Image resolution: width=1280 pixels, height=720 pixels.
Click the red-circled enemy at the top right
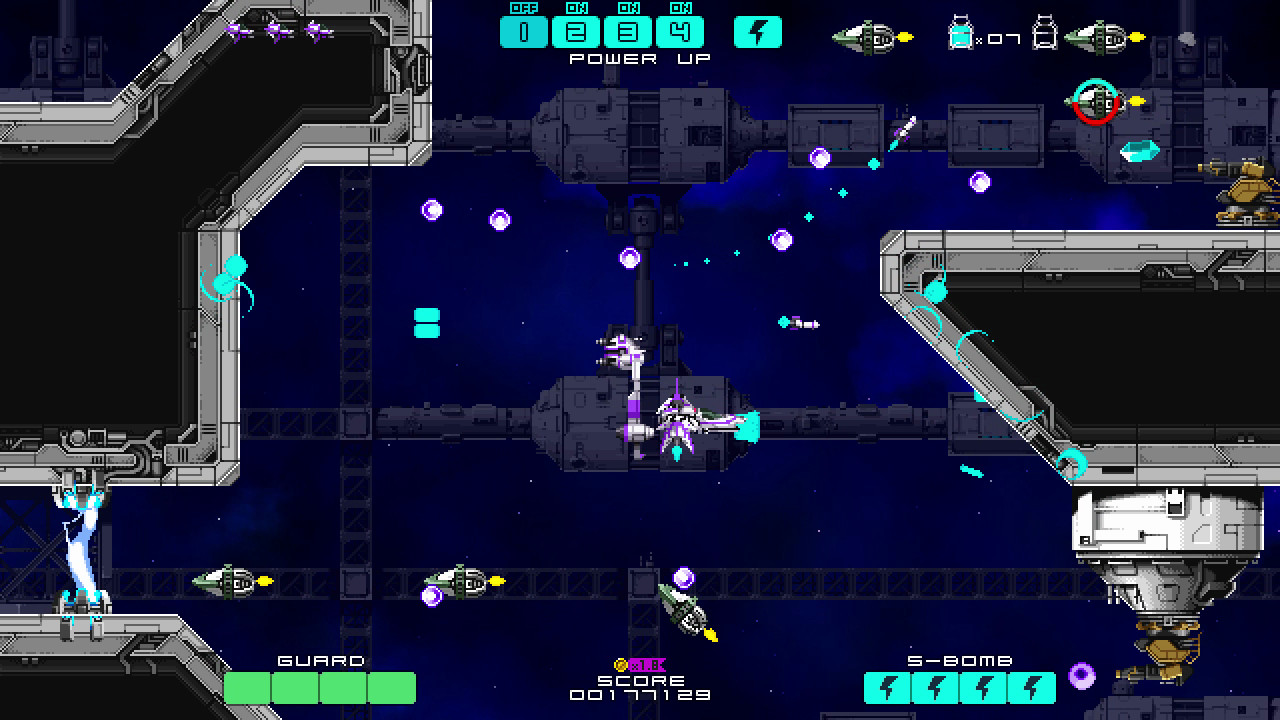(x=1097, y=98)
